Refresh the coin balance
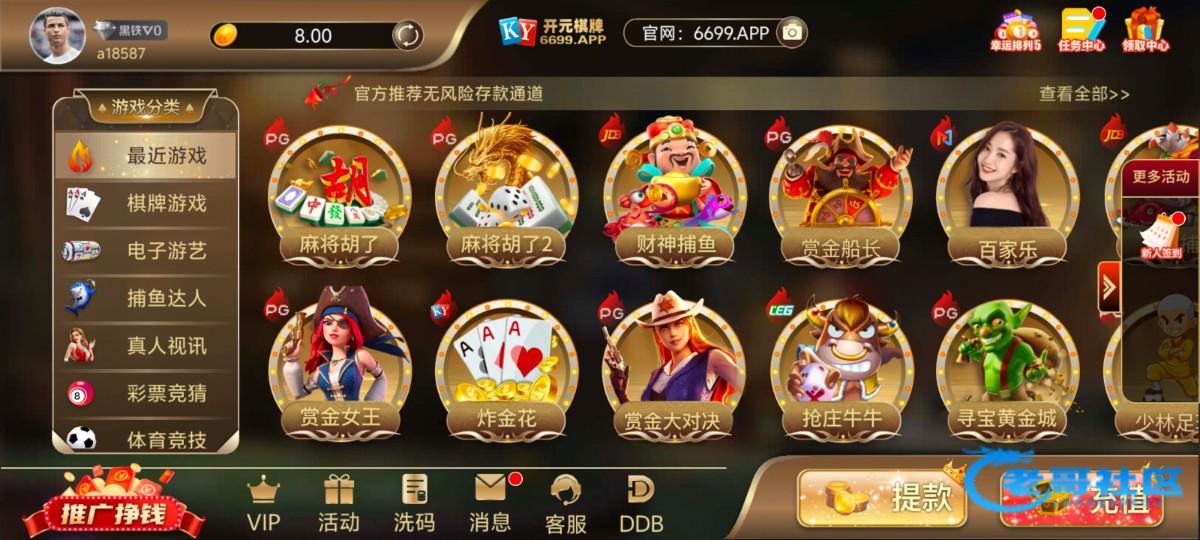The width and height of the screenshot is (1200, 540). tap(407, 35)
